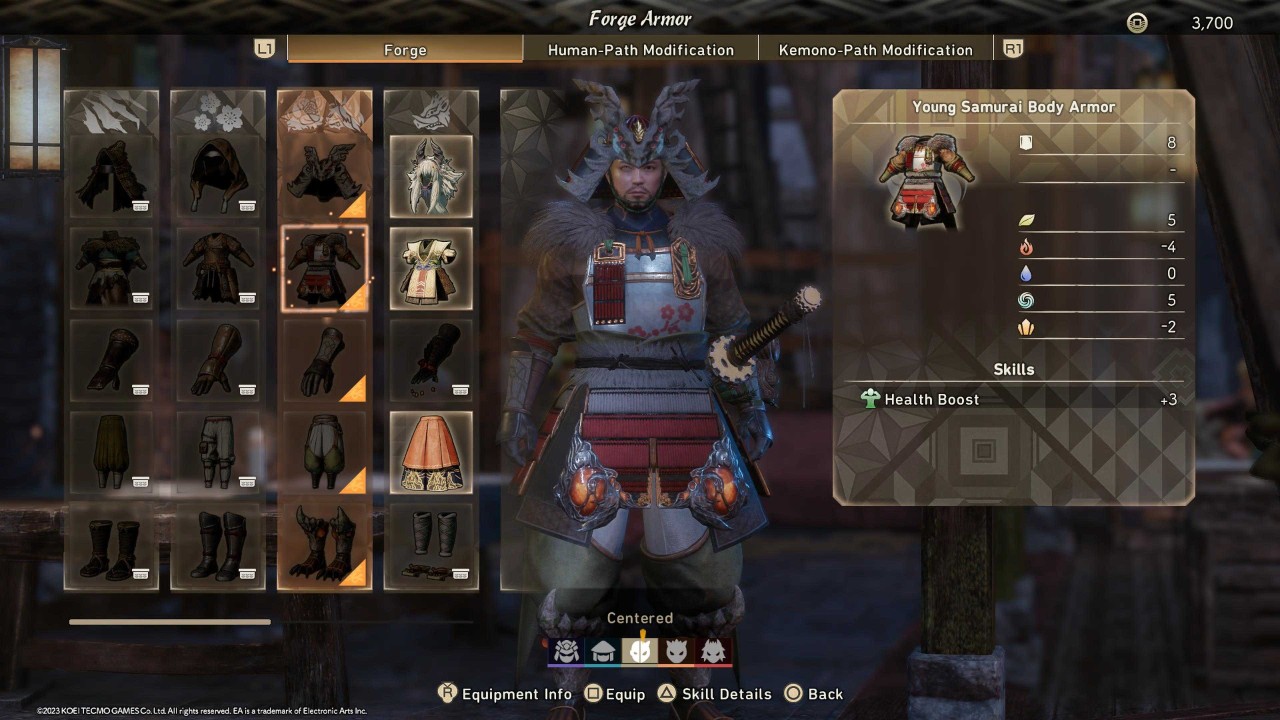Click the L1 shoulder button prompt

coord(264,47)
